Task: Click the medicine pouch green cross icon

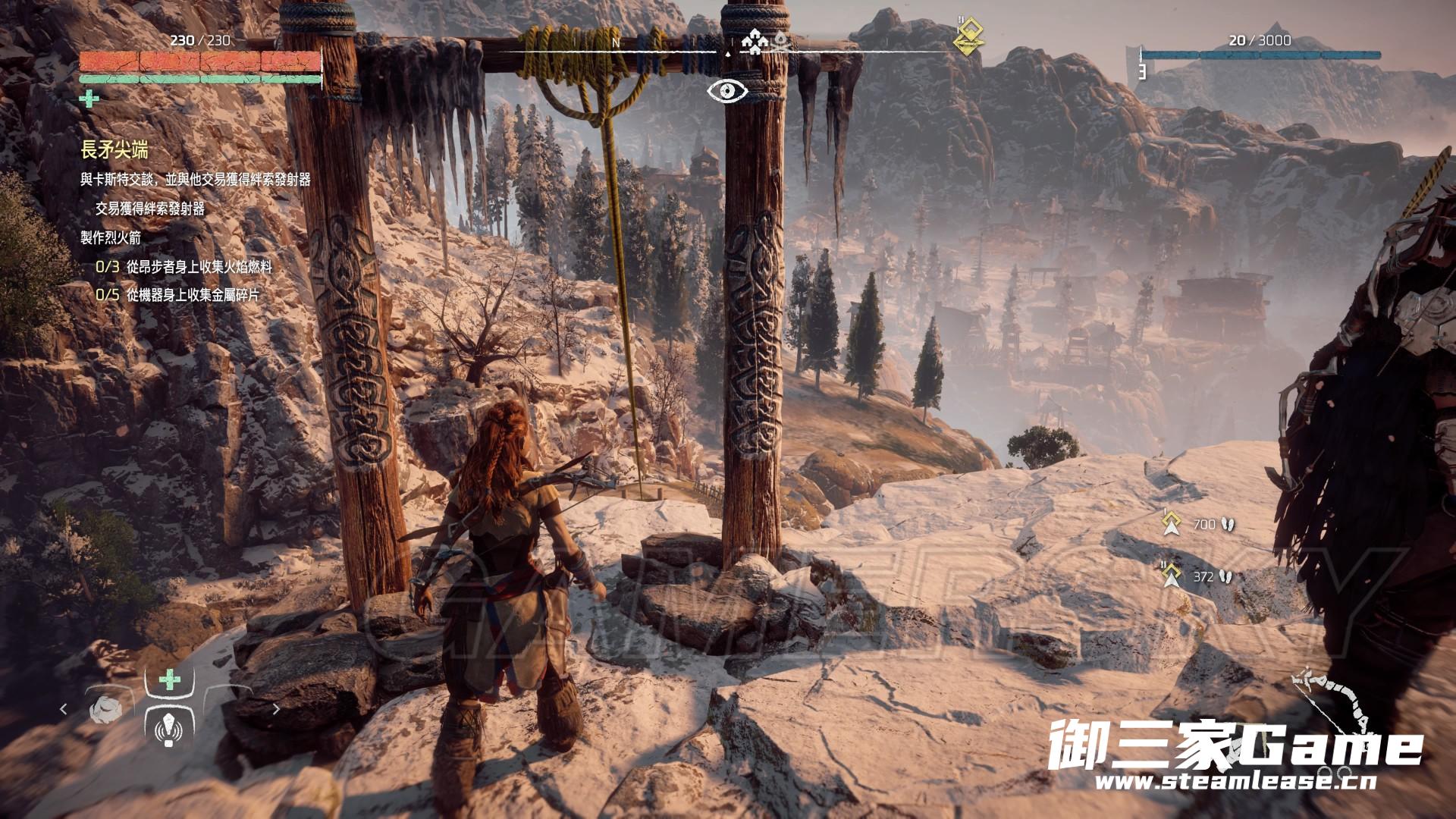Action: point(89,99)
